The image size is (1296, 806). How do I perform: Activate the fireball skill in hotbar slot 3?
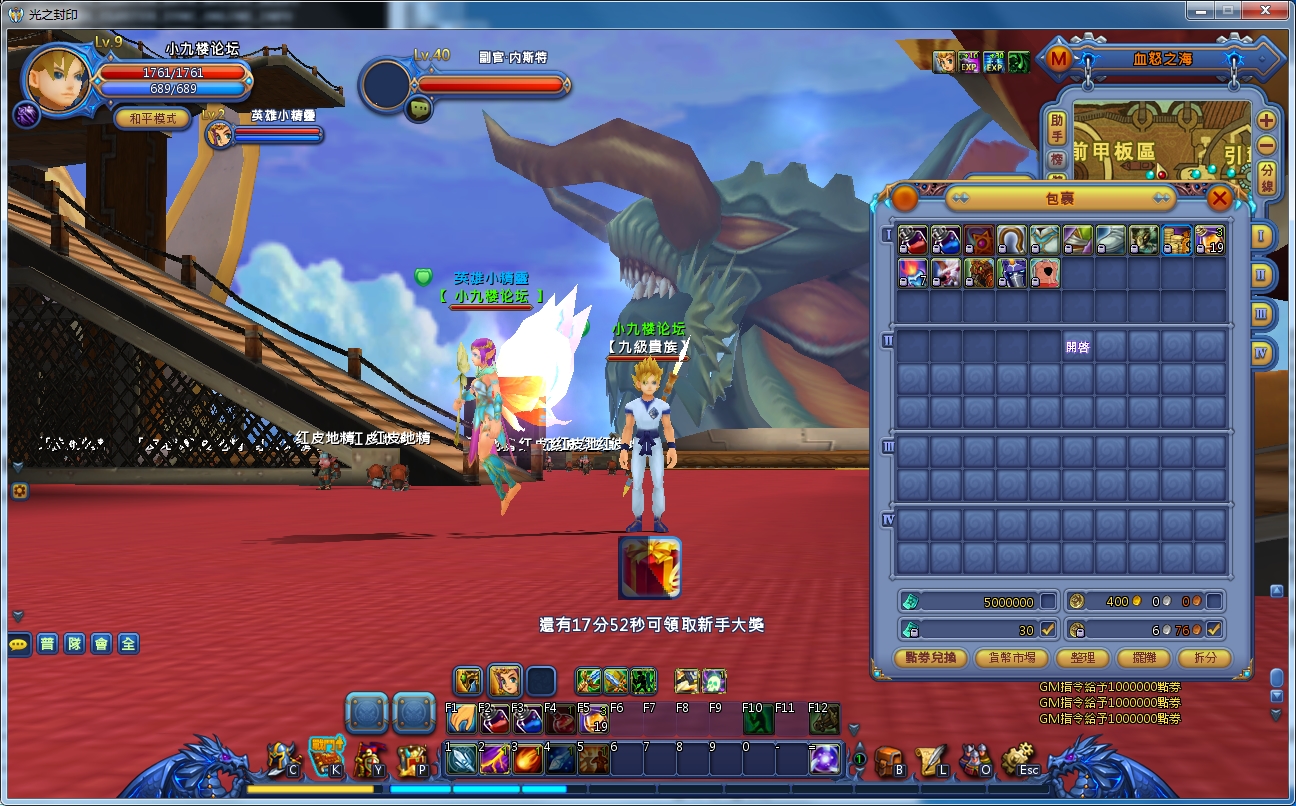click(x=527, y=759)
